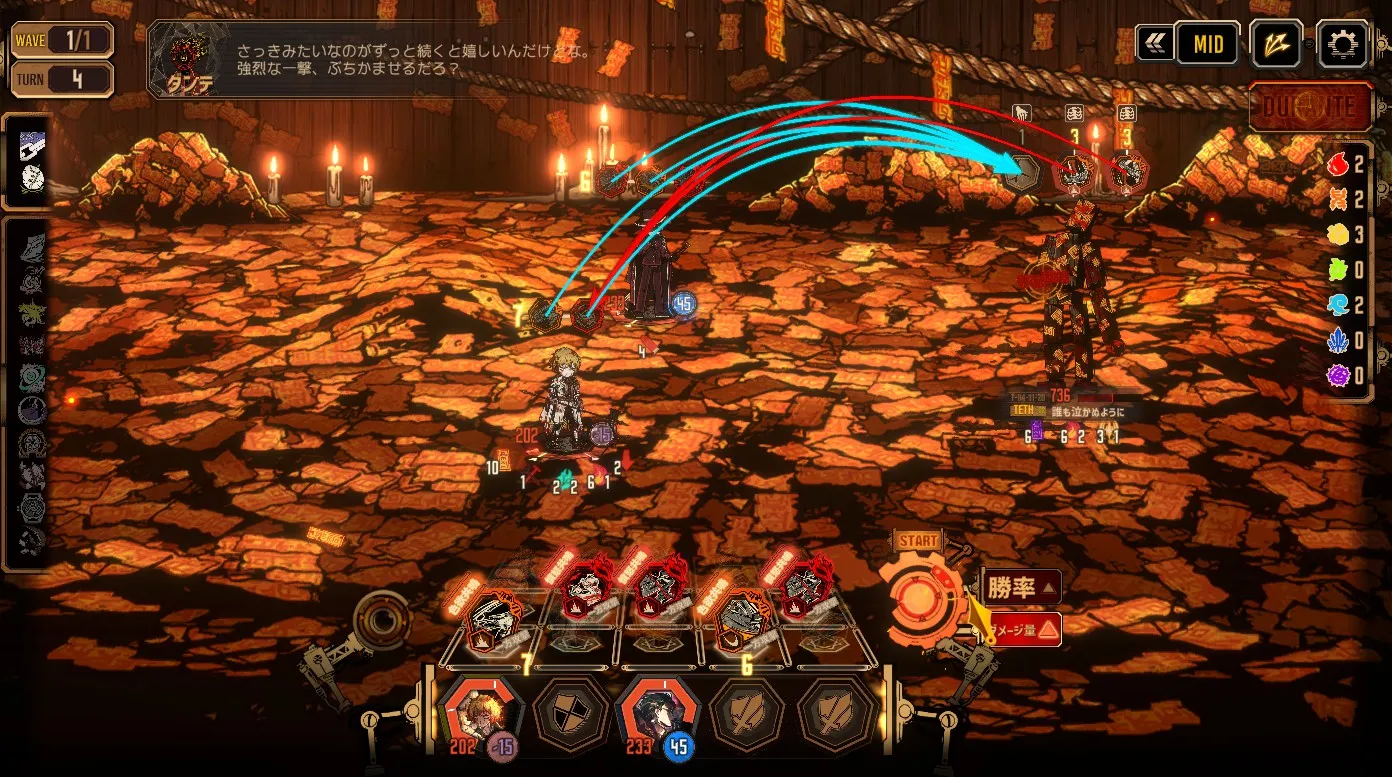Select the blonde sinner portrait with 202 HP
Screen dimensions: 1392x777
481,712
